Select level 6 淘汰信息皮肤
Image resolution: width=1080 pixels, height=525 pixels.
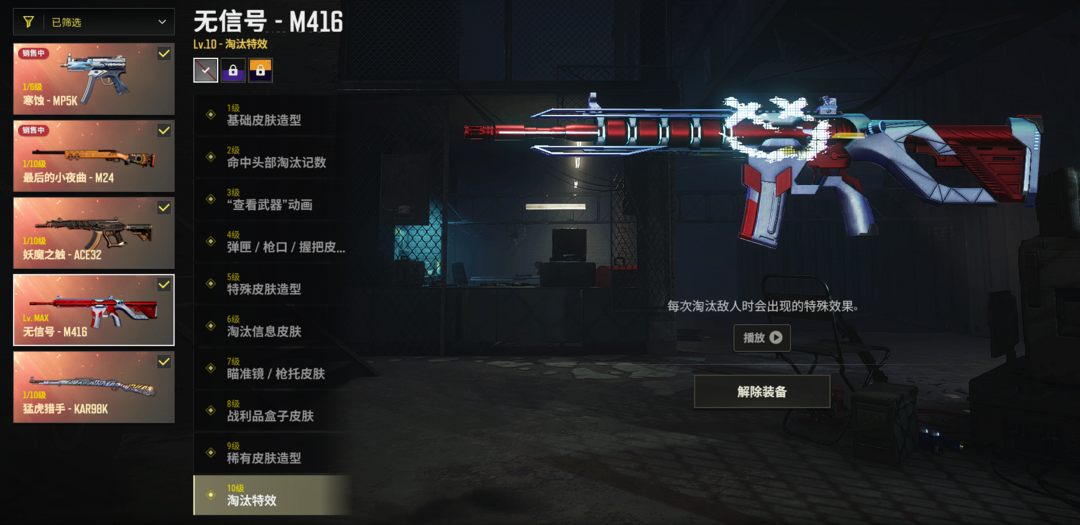272,326
